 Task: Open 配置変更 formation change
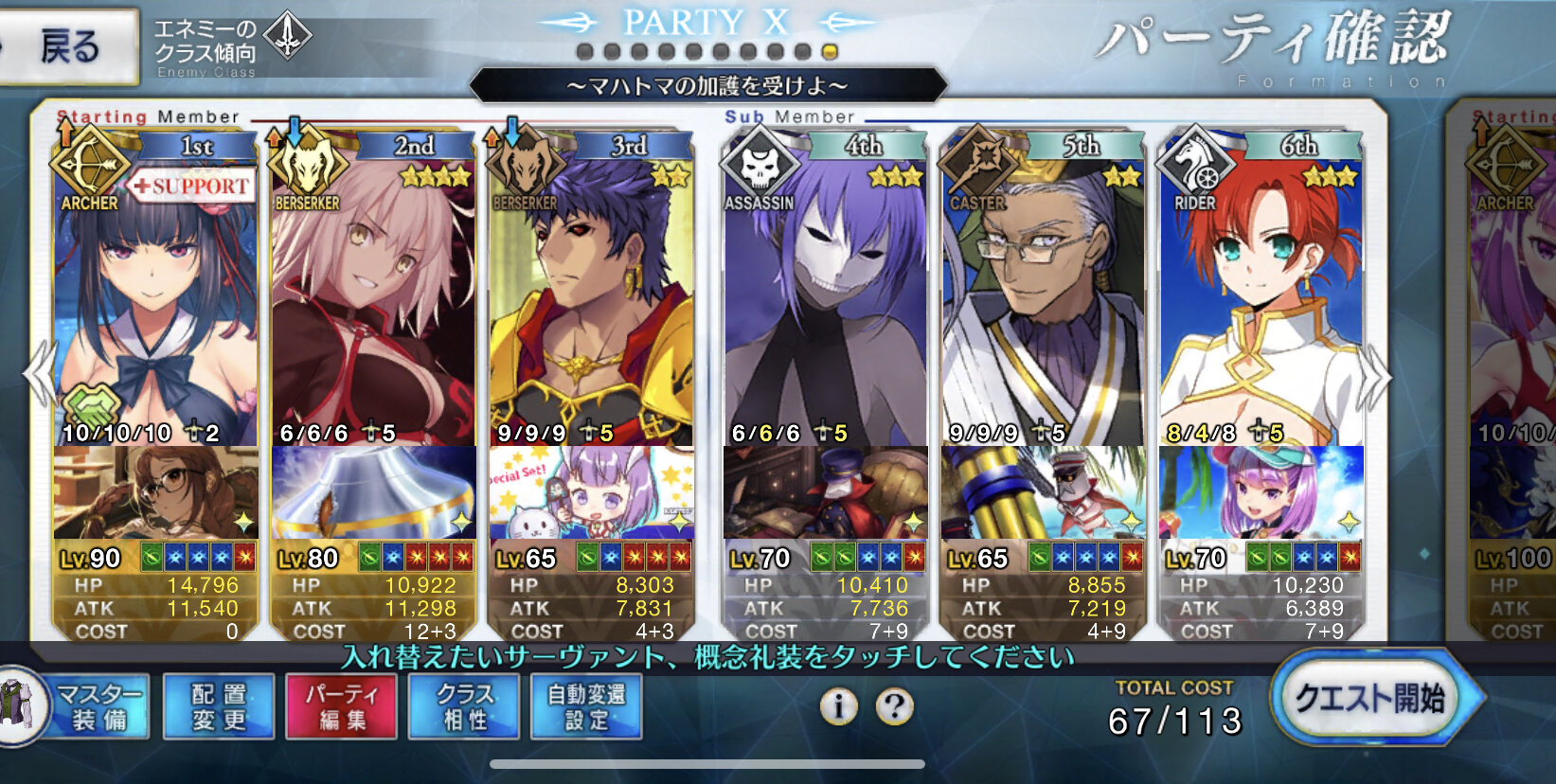tap(219, 706)
